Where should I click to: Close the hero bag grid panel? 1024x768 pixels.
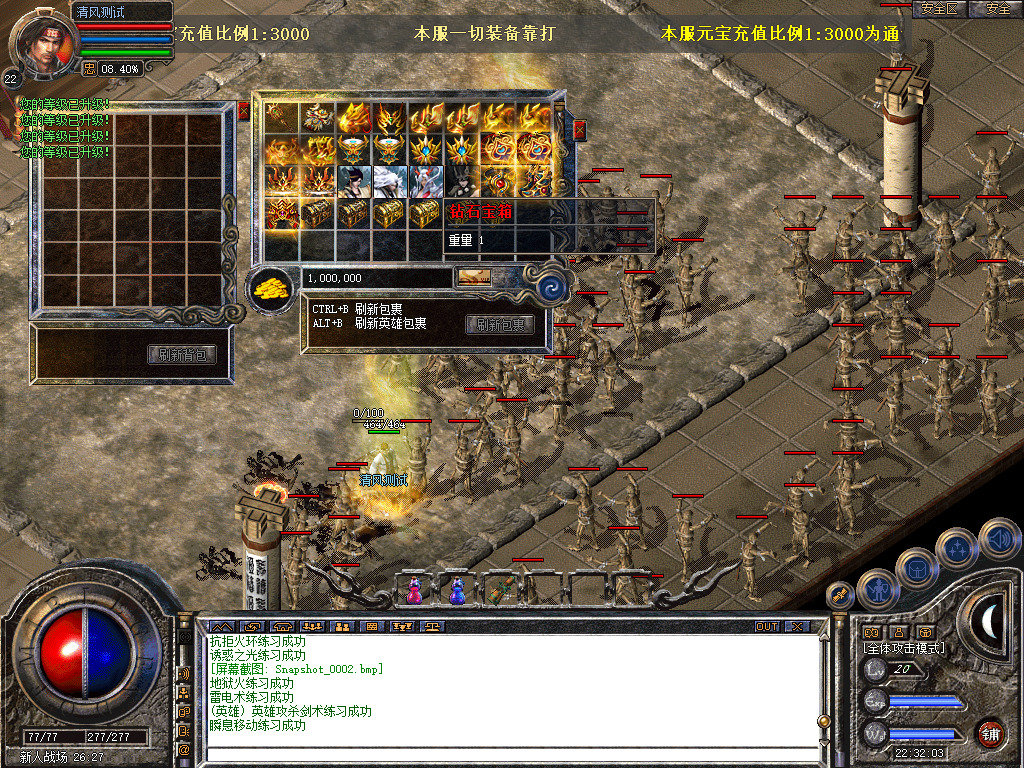pos(243,111)
